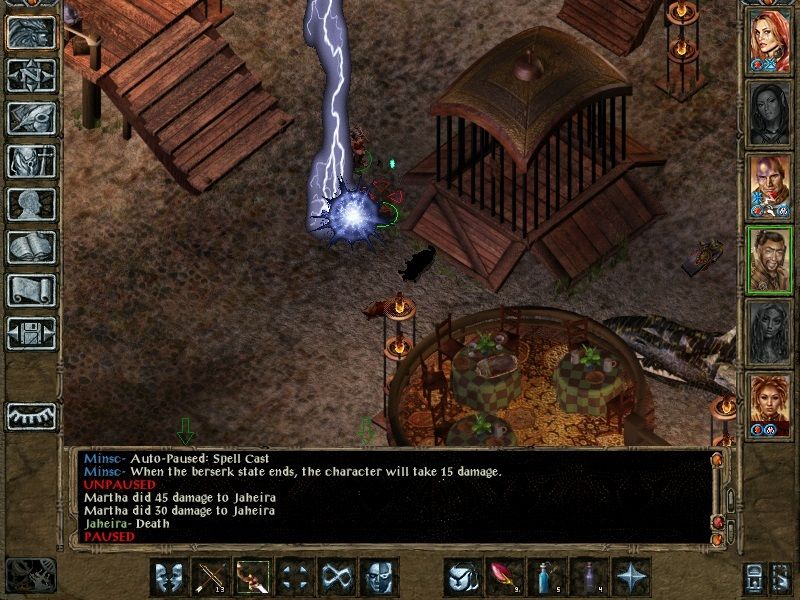
Task: Open the options floppy disk button
Action: (x=31, y=333)
